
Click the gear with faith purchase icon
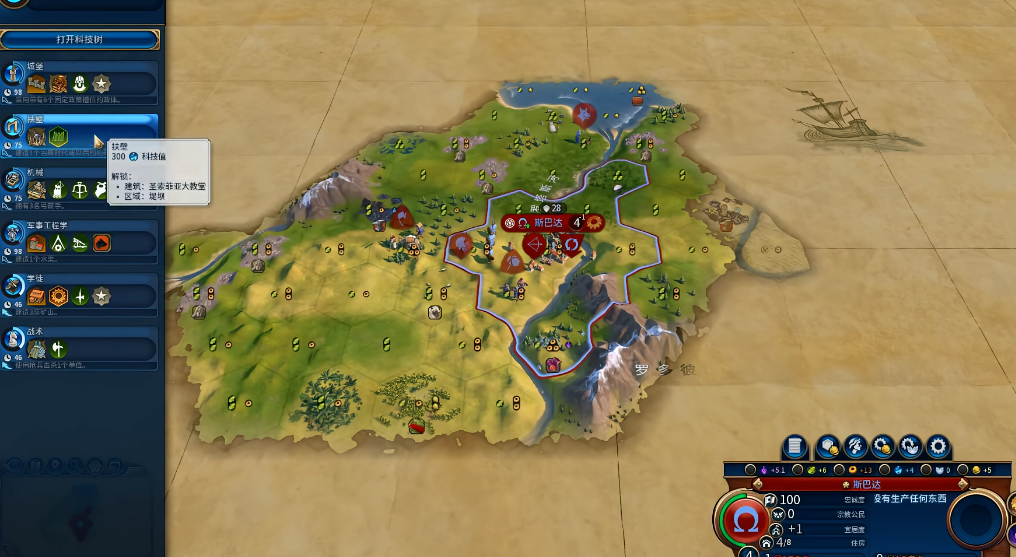(x=910, y=446)
